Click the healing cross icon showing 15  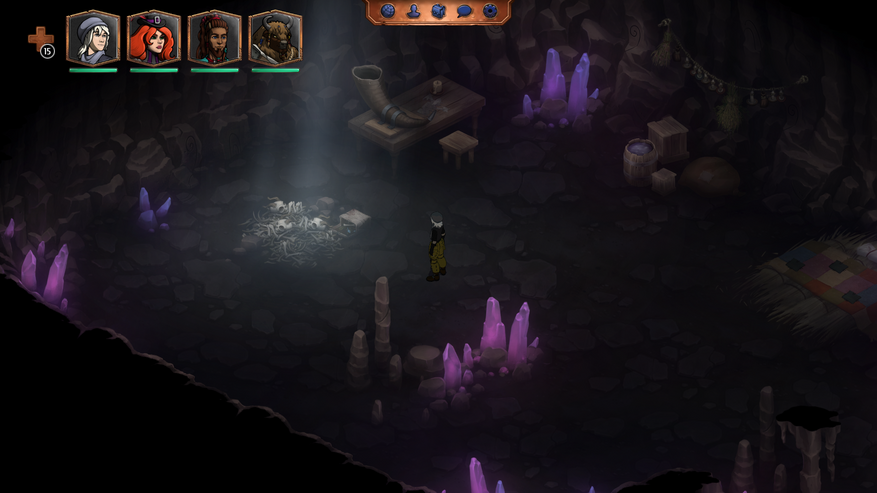40,40
